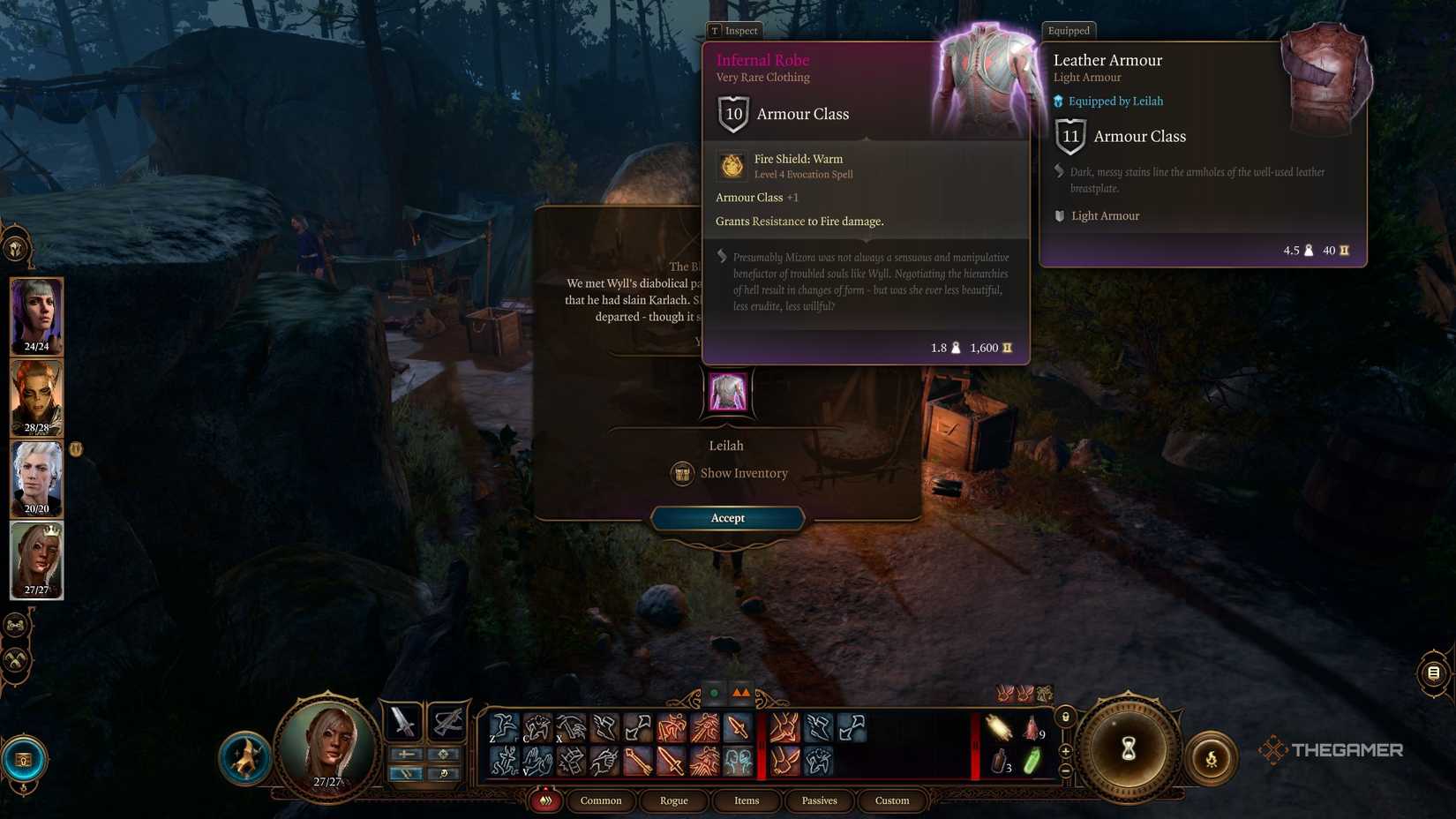
Task: Click the green elixir icon beside the potion
Action: pyautogui.click(x=1033, y=761)
